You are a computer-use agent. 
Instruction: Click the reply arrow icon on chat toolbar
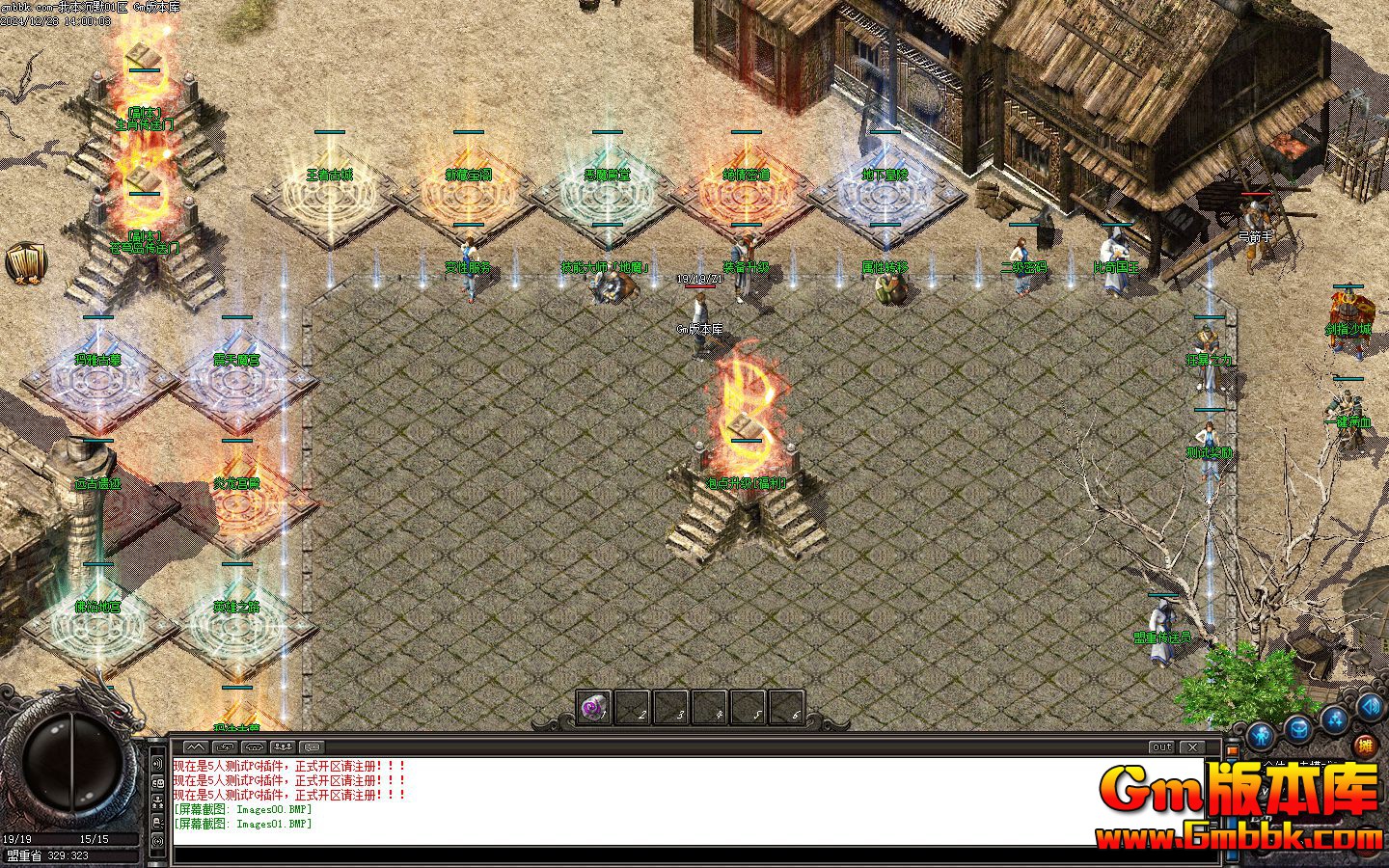224,746
